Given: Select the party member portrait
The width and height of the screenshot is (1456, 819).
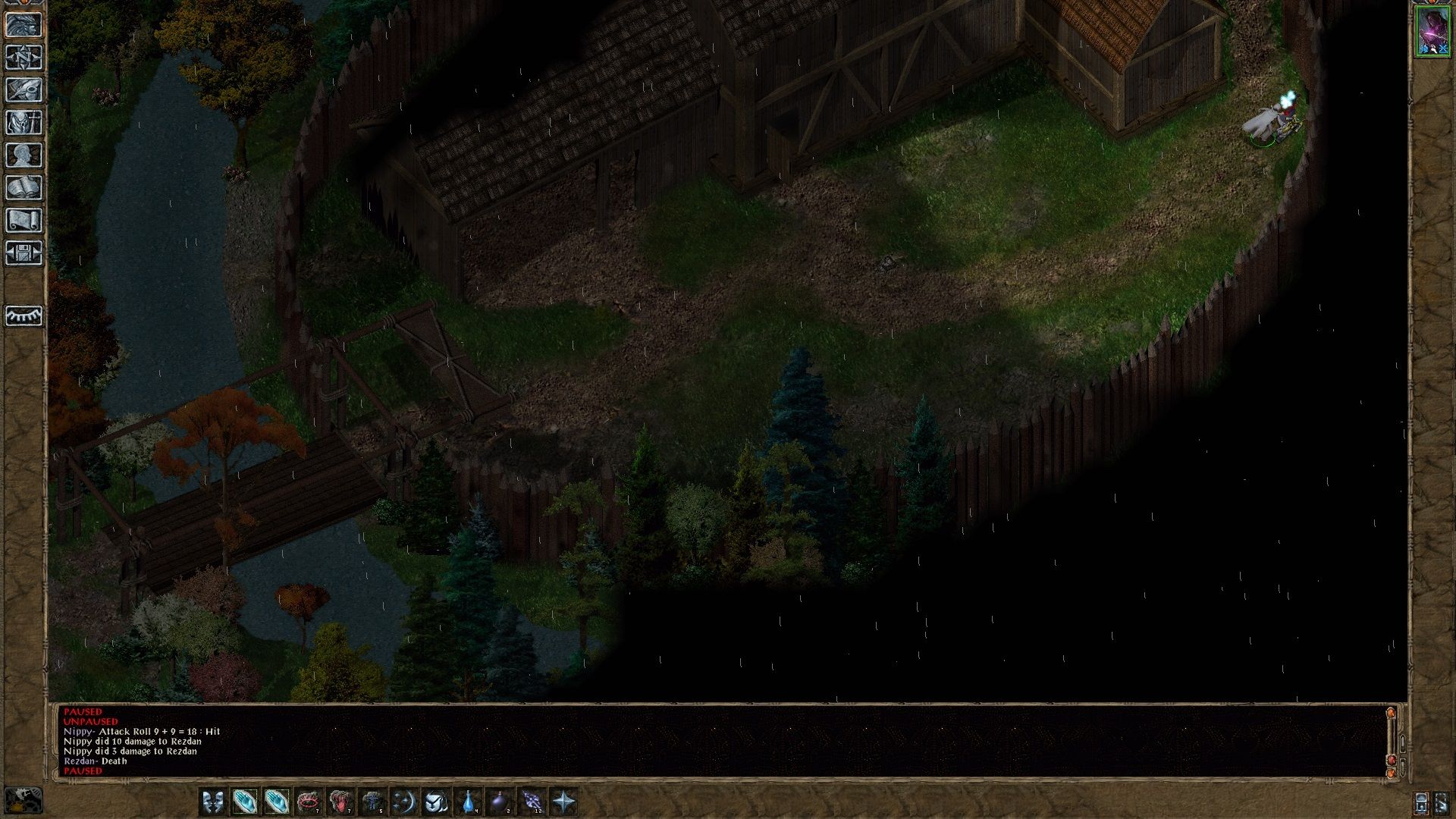Looking at the screenshot, I should [1432, 31].
